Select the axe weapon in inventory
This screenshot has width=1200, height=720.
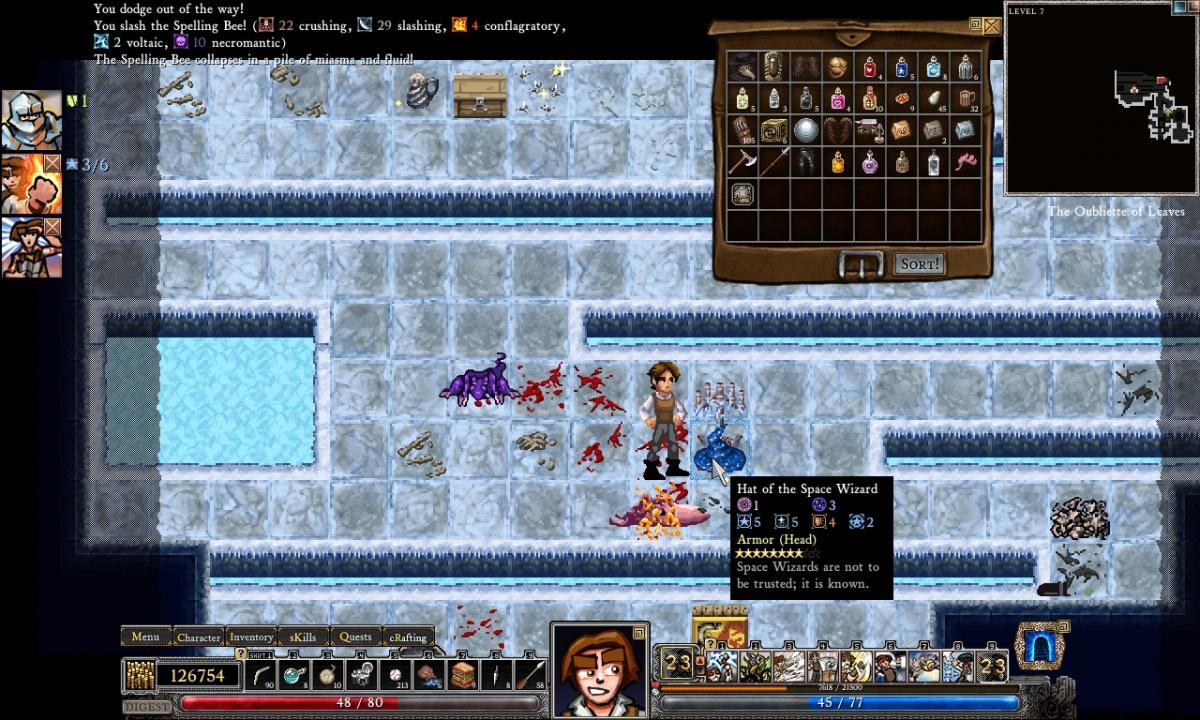point(742,162)
